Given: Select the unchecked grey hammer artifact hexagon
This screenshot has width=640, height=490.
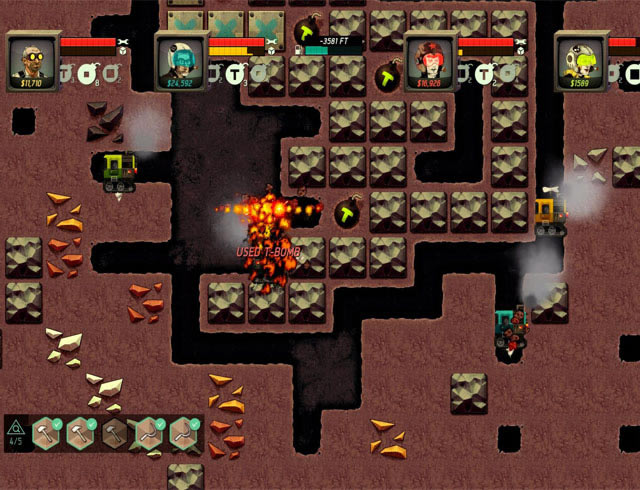Looking at the screenshot, I should tap(116, 433).
